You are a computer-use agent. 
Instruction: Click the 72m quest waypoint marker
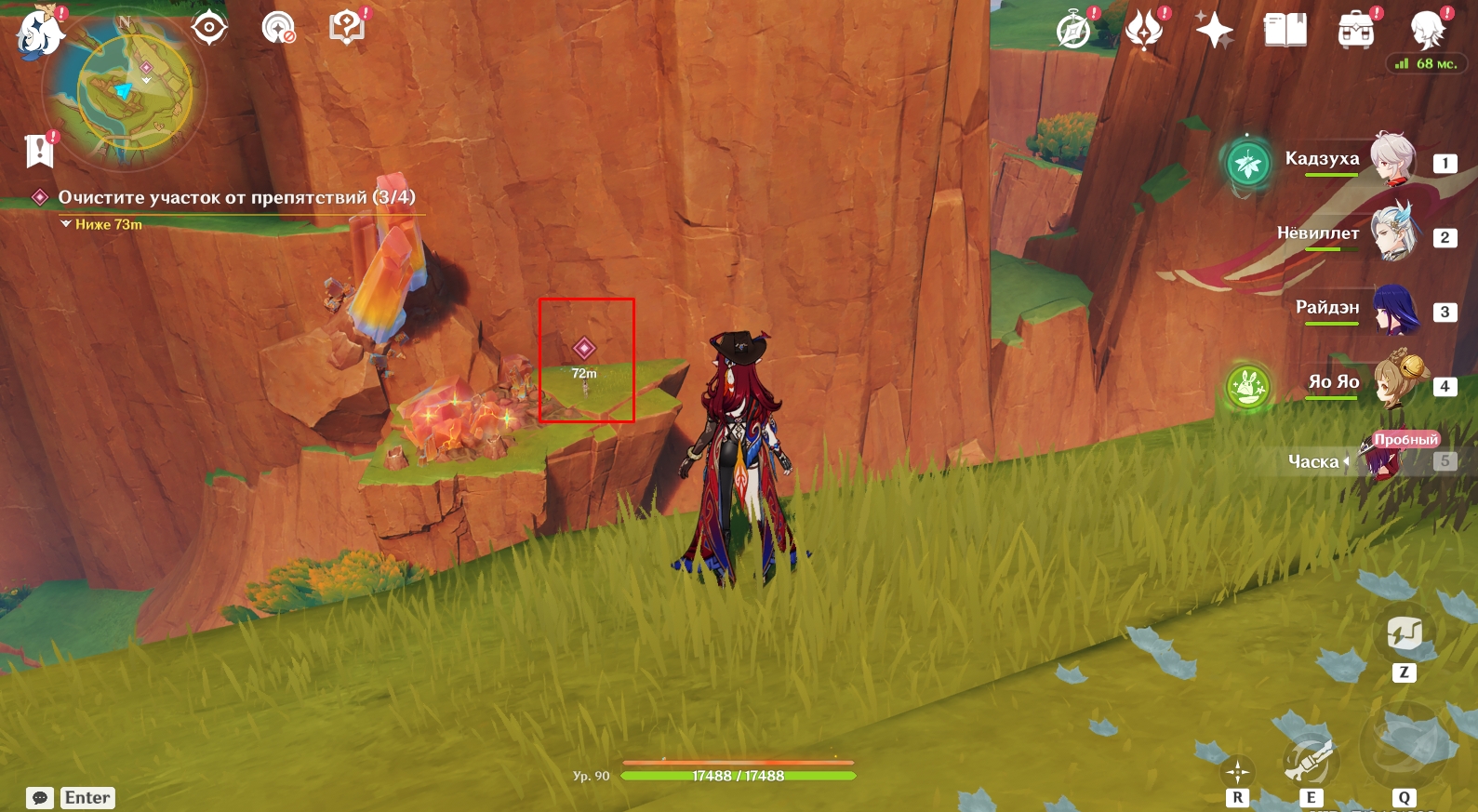[584, 349]
